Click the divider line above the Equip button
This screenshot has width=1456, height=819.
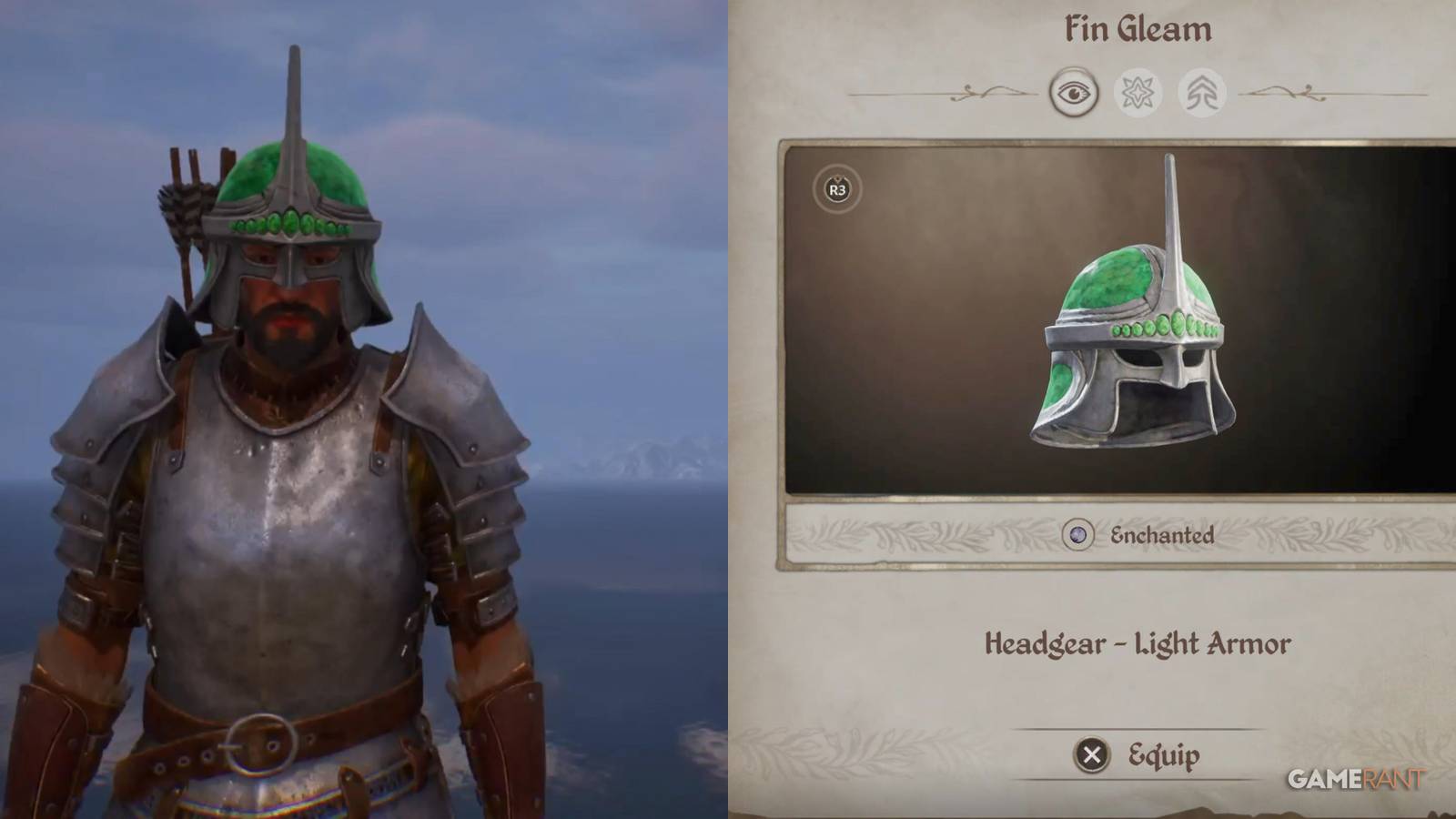click(x=1137, y=728)
